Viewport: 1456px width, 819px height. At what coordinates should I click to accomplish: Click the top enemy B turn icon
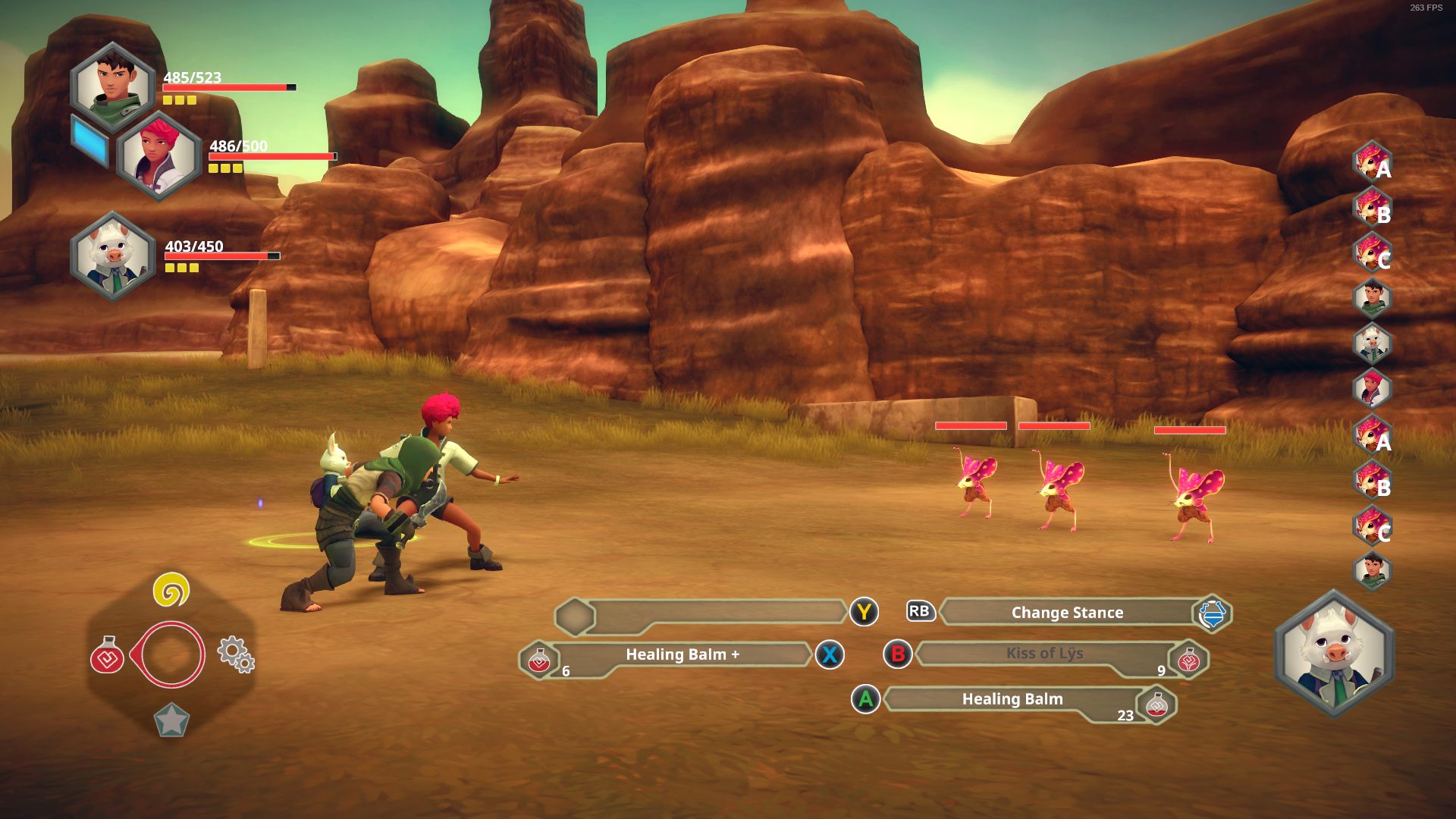[x=1372, y=208]
